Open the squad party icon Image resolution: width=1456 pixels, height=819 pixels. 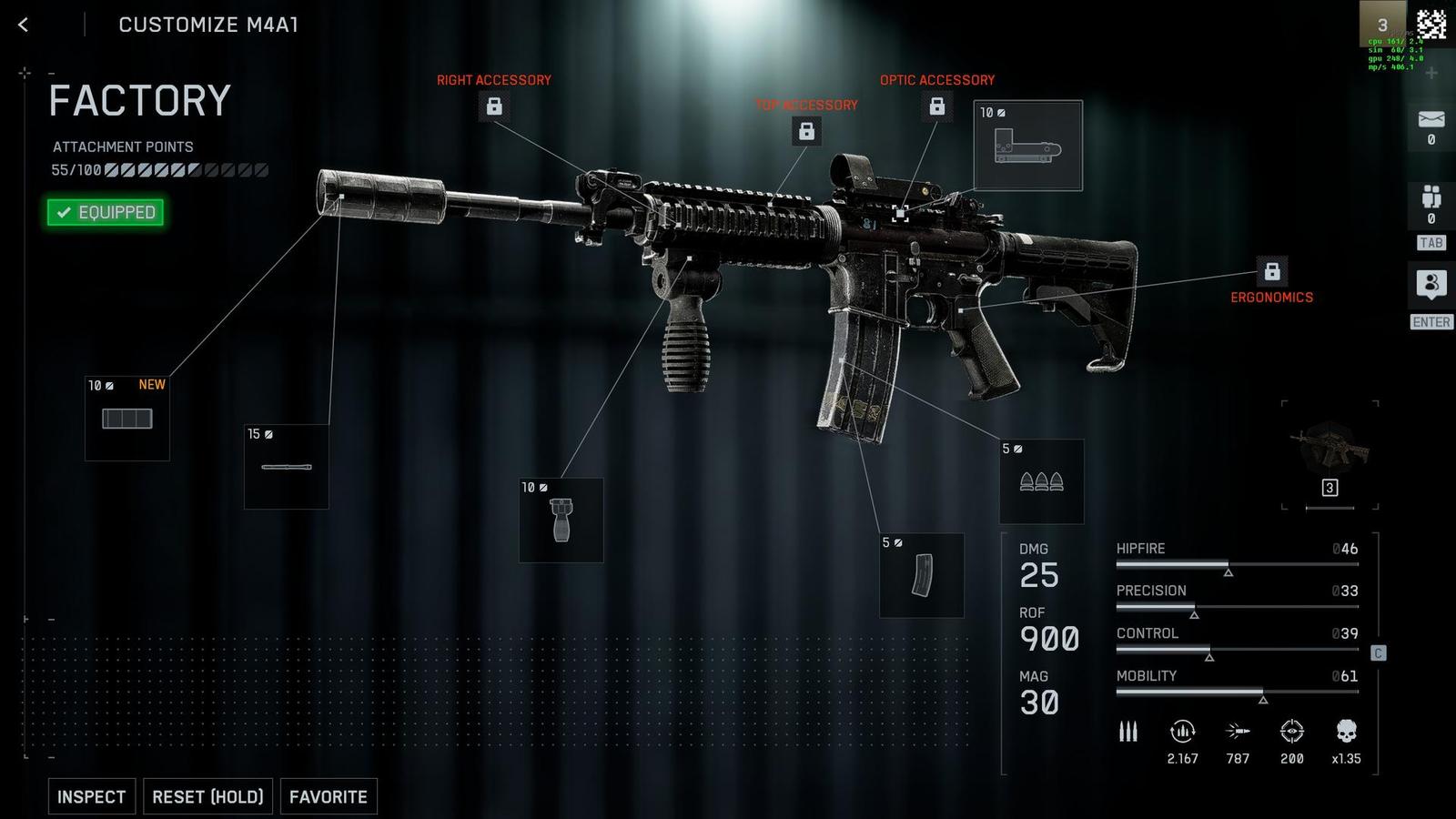(1431, 198)
